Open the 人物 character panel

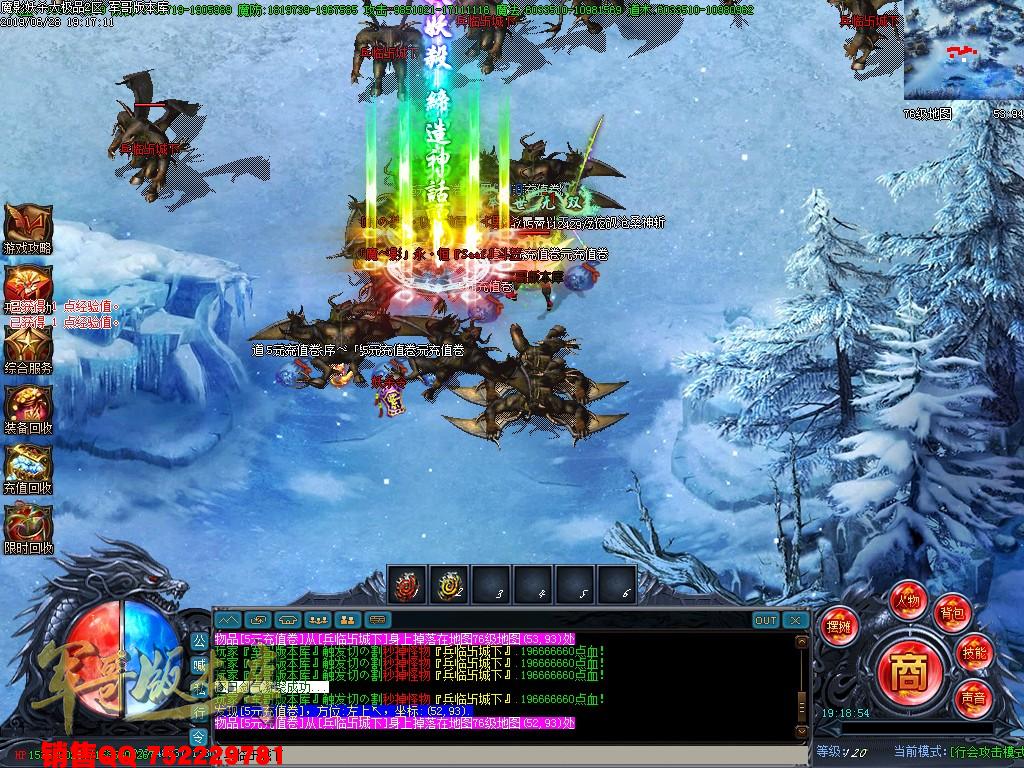click(908, 600)
